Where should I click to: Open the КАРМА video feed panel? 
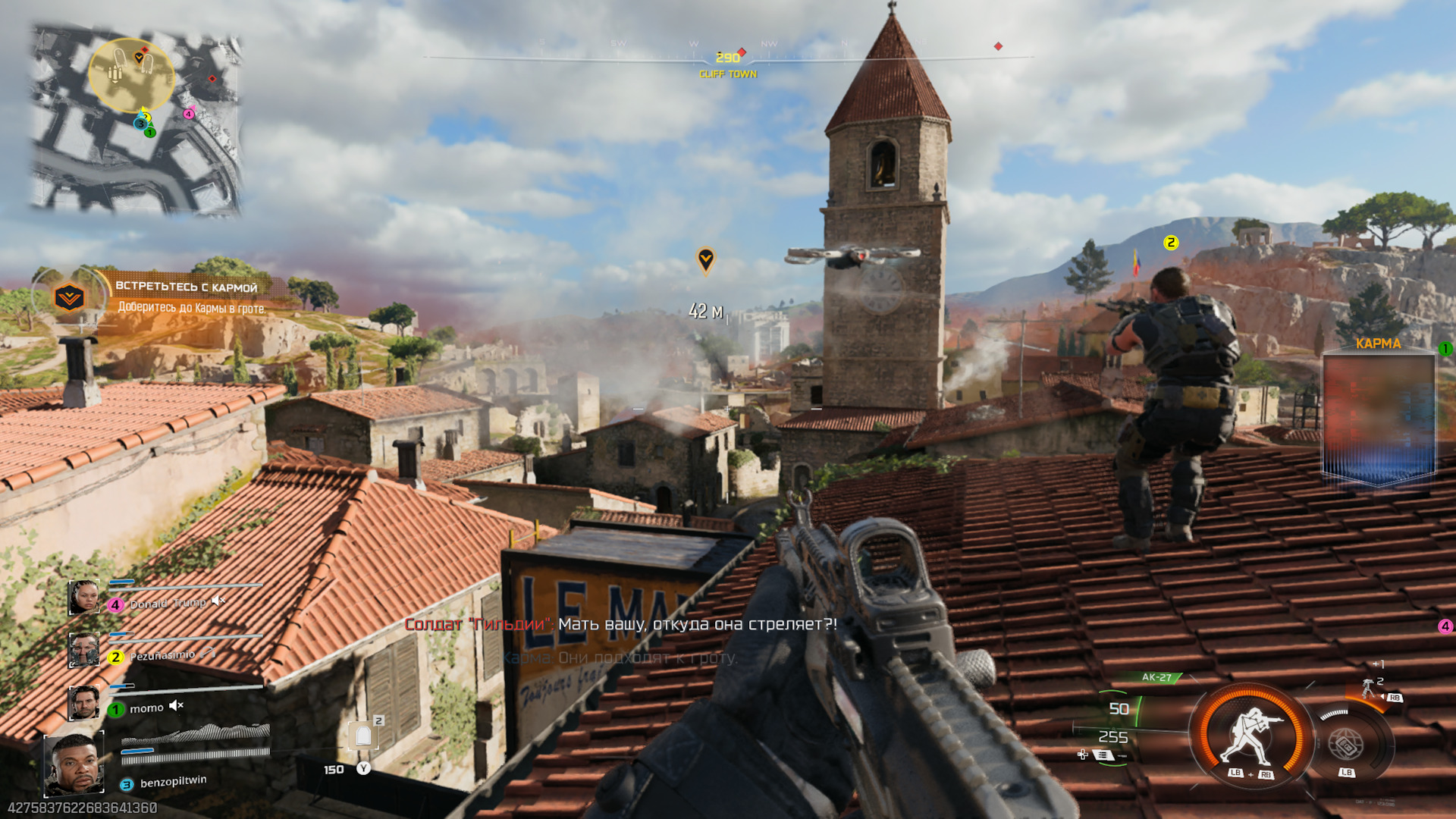pos(1379,417)
